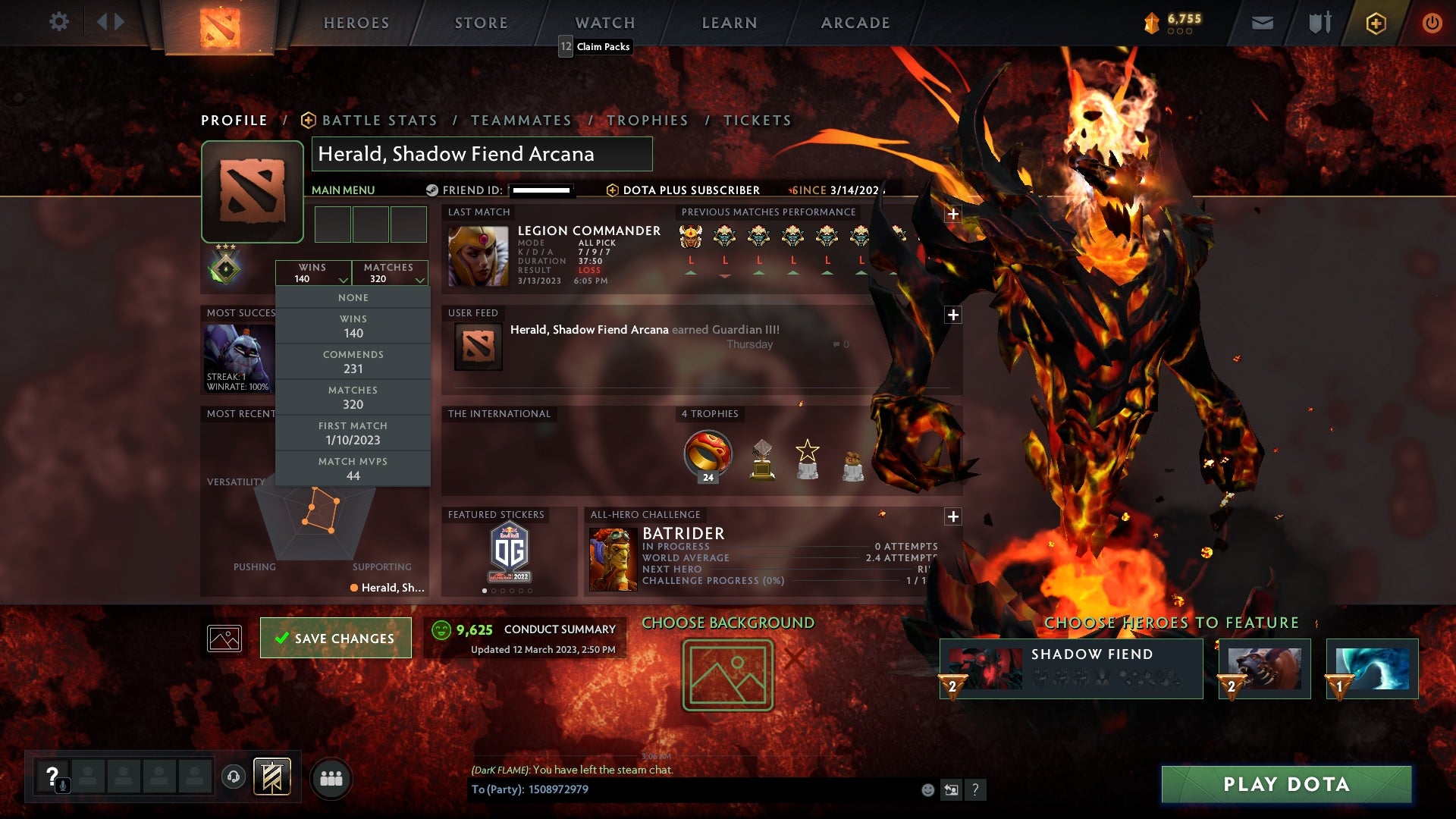Click the background artwork icon beside Save Changes
The width and height of the screenshot is (1456, 819).
[224, 638]
